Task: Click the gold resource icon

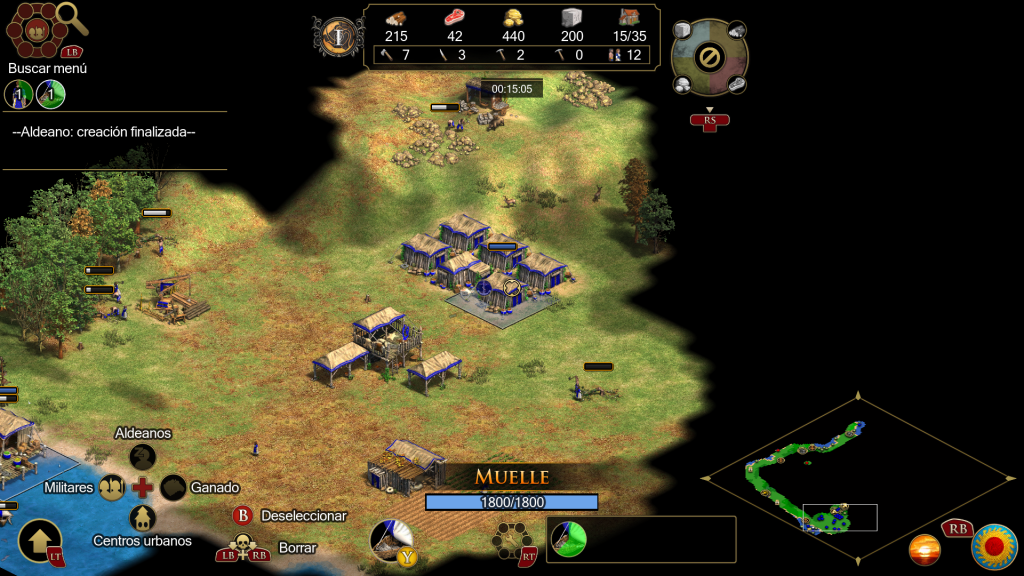Action: (x=513, y=17)
